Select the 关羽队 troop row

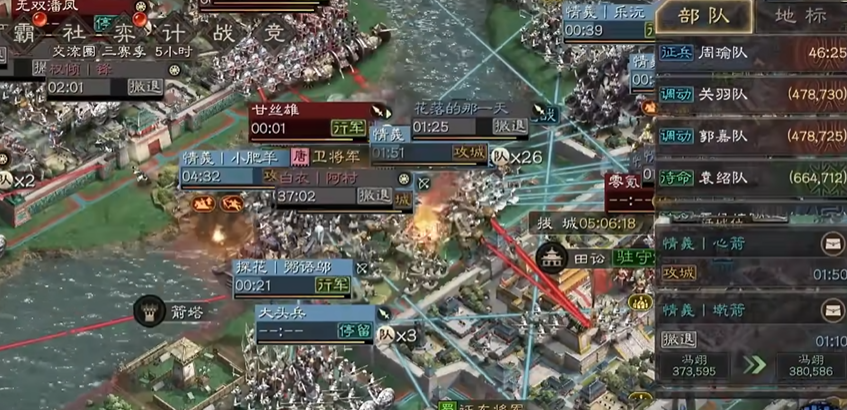click(751, 95)
